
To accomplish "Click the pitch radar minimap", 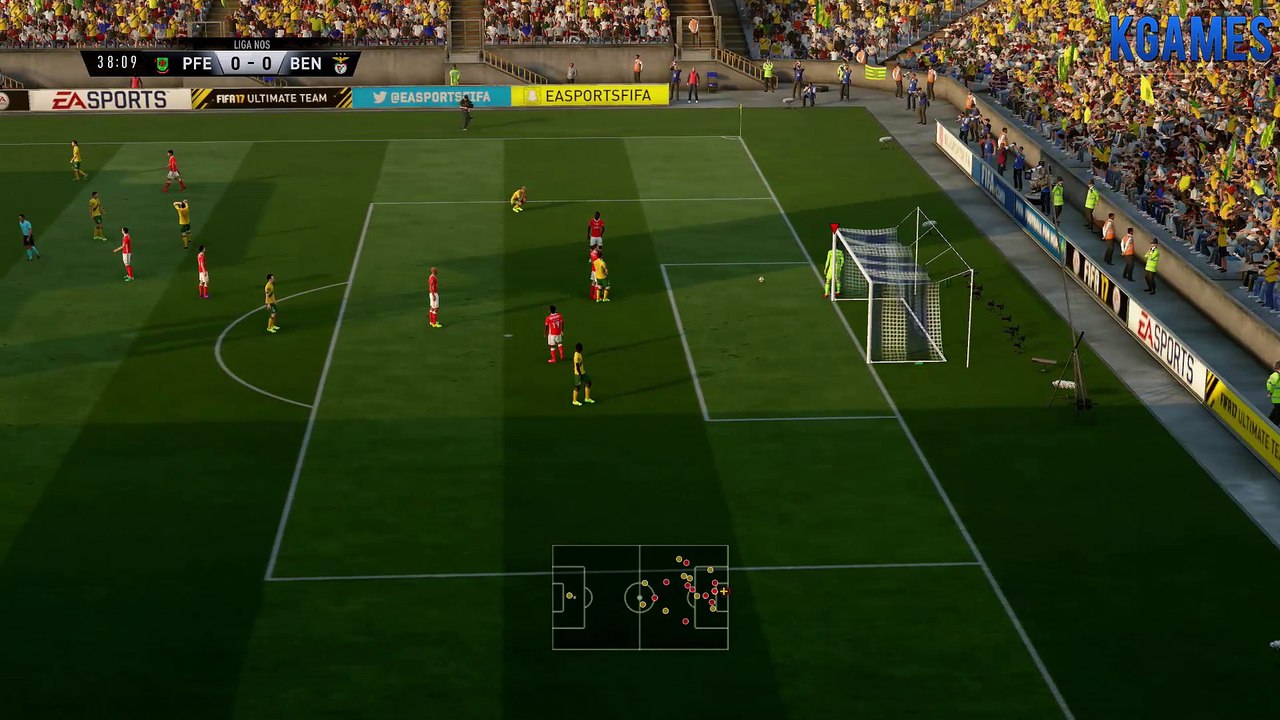I will [x=640, y=597].
